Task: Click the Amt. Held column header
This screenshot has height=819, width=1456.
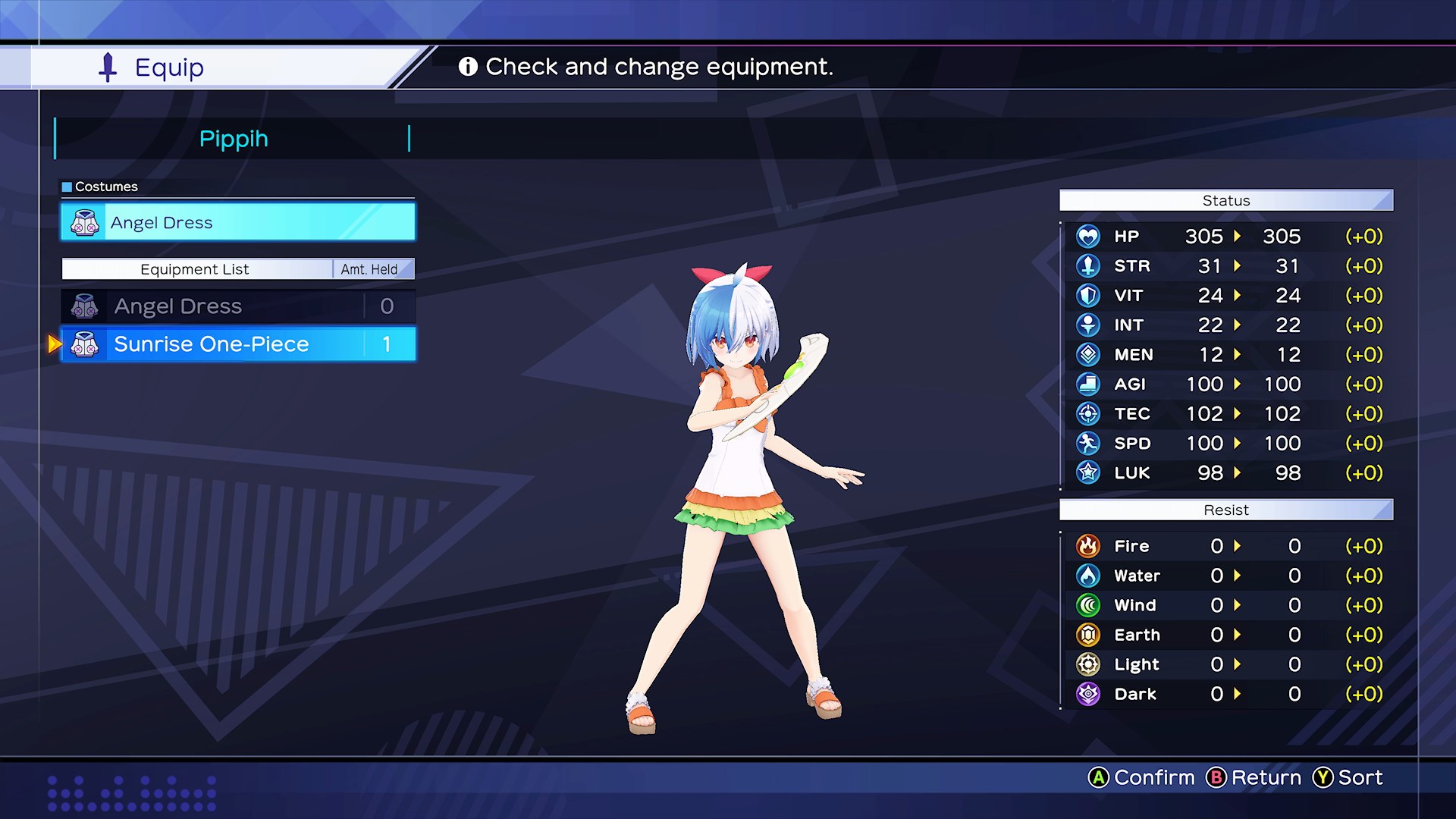Action: point(369,269)
